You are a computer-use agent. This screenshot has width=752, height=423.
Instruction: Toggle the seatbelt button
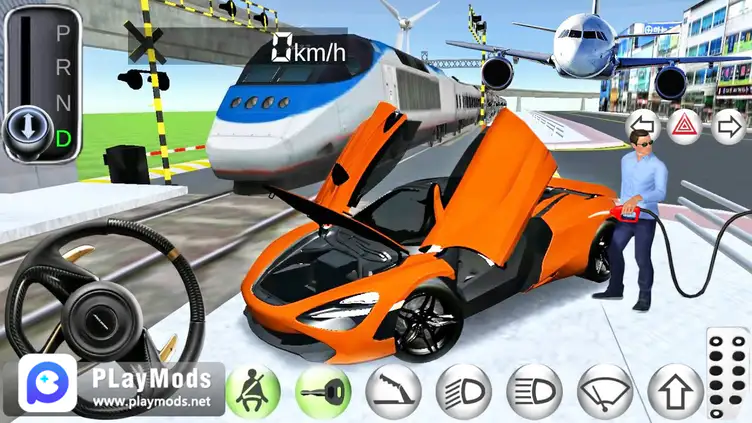tap(252, 390)
